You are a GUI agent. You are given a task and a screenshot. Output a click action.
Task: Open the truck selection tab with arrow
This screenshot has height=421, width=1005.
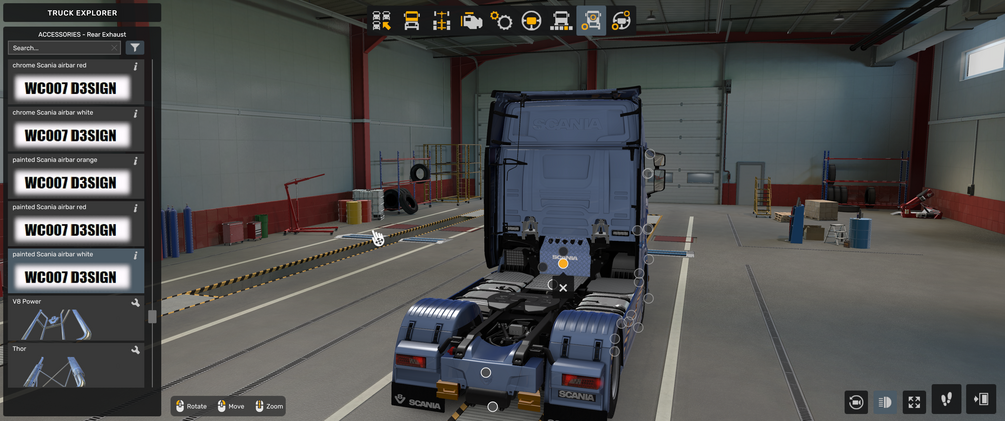(x=381, y=21)
